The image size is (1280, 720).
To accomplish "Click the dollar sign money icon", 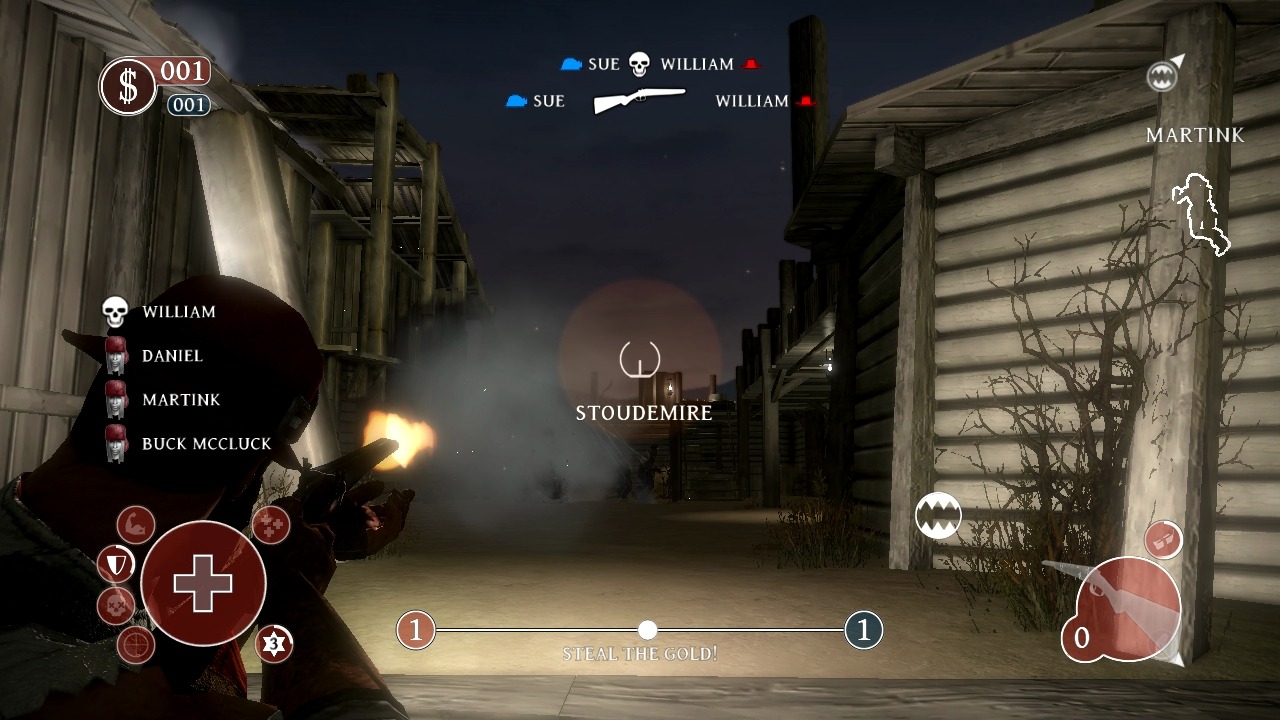I will click(x=128, y=87).
